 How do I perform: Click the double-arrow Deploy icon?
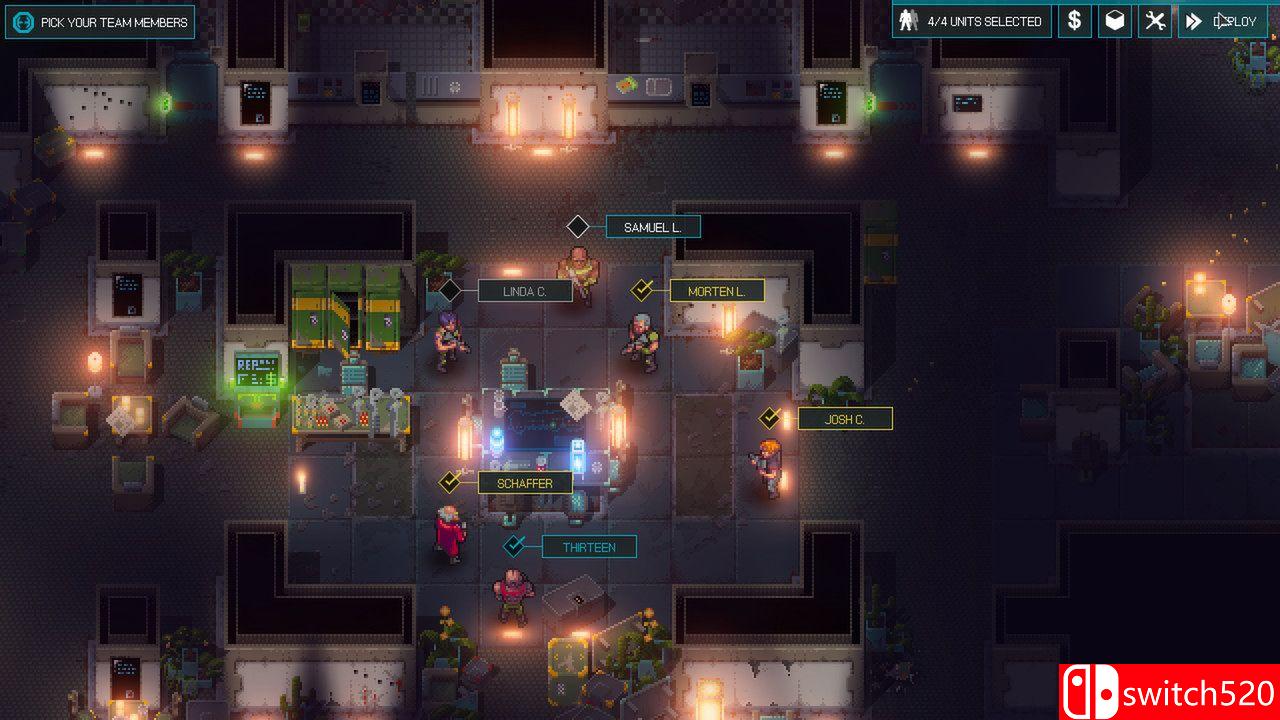[x=1193, y=20]
